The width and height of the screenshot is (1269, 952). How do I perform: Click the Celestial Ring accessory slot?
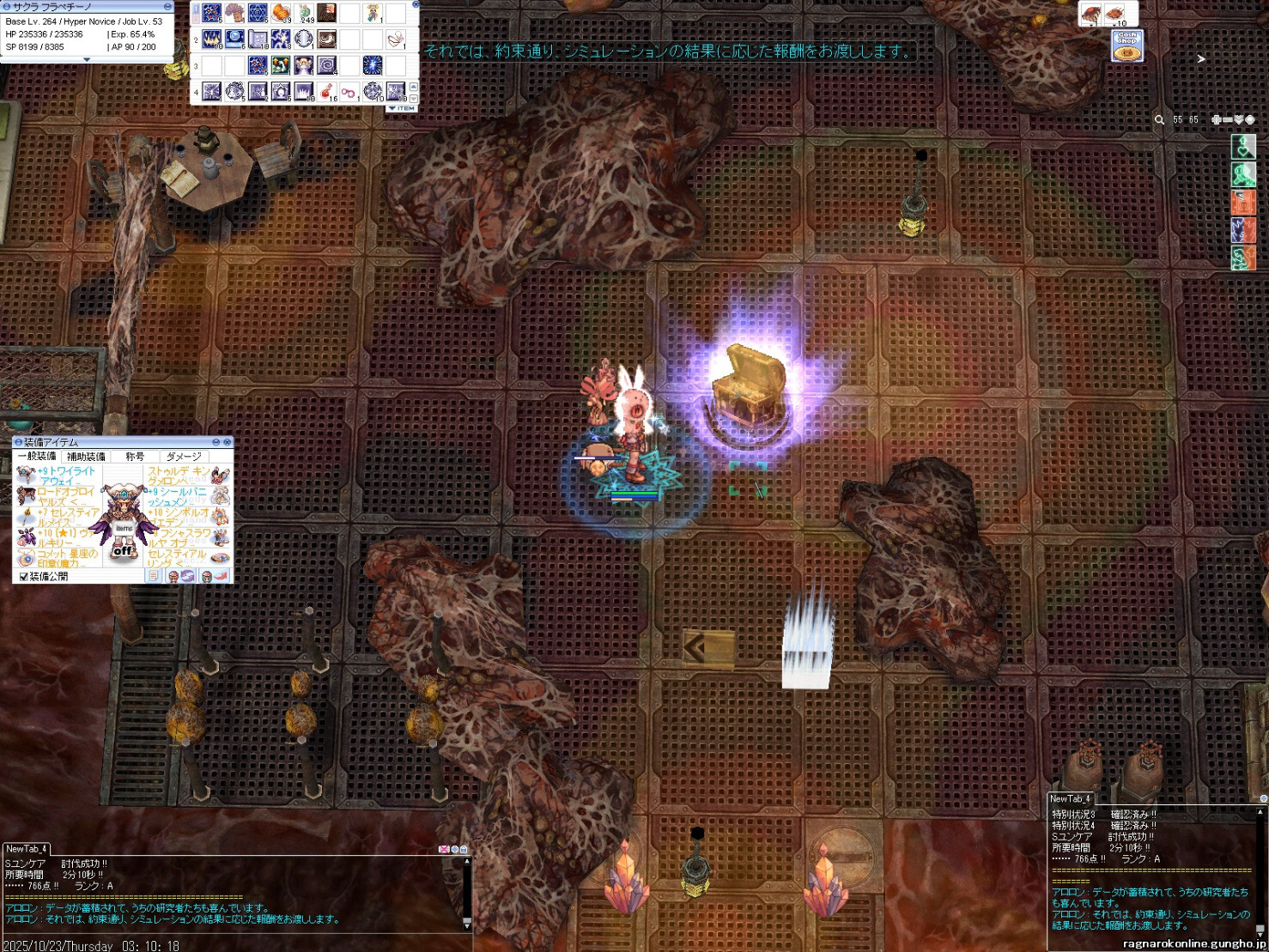click(x=220, y=557)
